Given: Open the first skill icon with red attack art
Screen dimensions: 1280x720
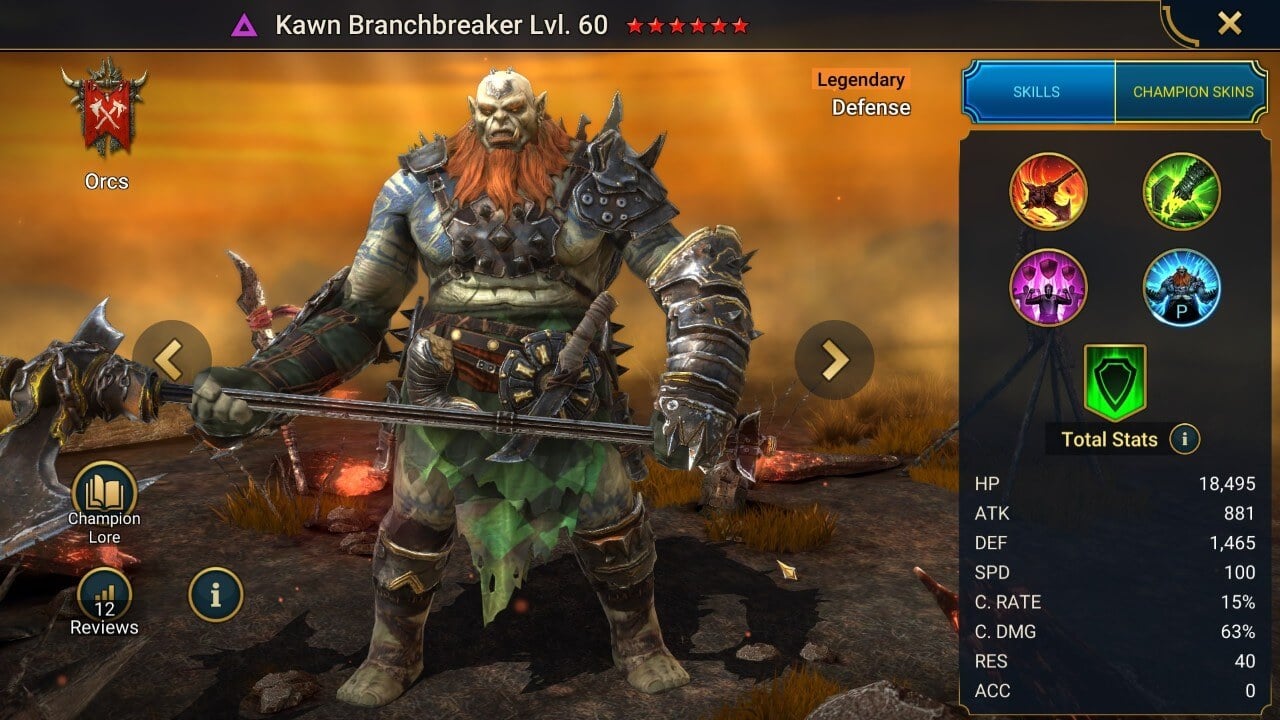Looking at the screenshot, I should pyautogui.click(x=1049, y=189).
